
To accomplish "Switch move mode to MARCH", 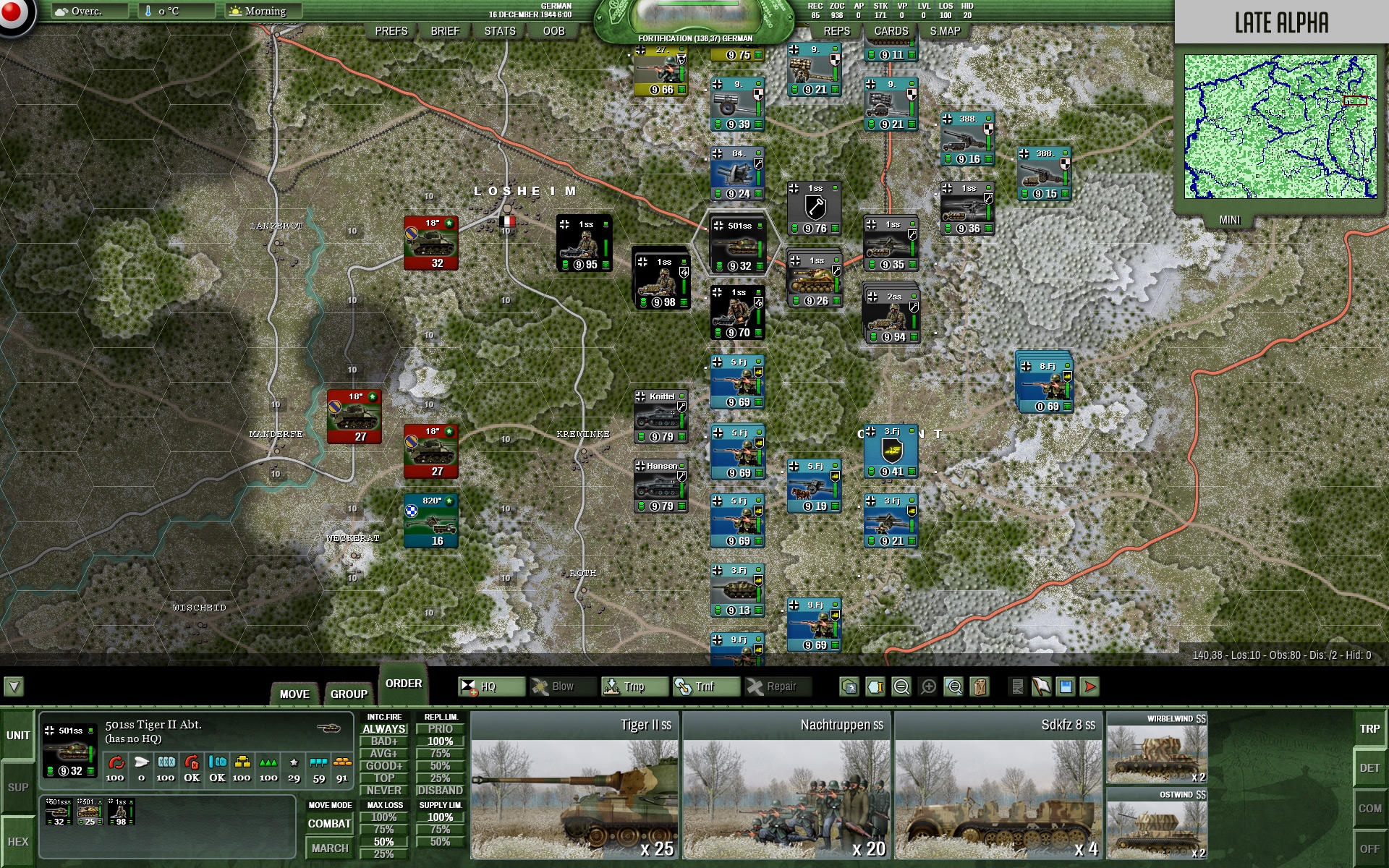I will pos(329,846).
